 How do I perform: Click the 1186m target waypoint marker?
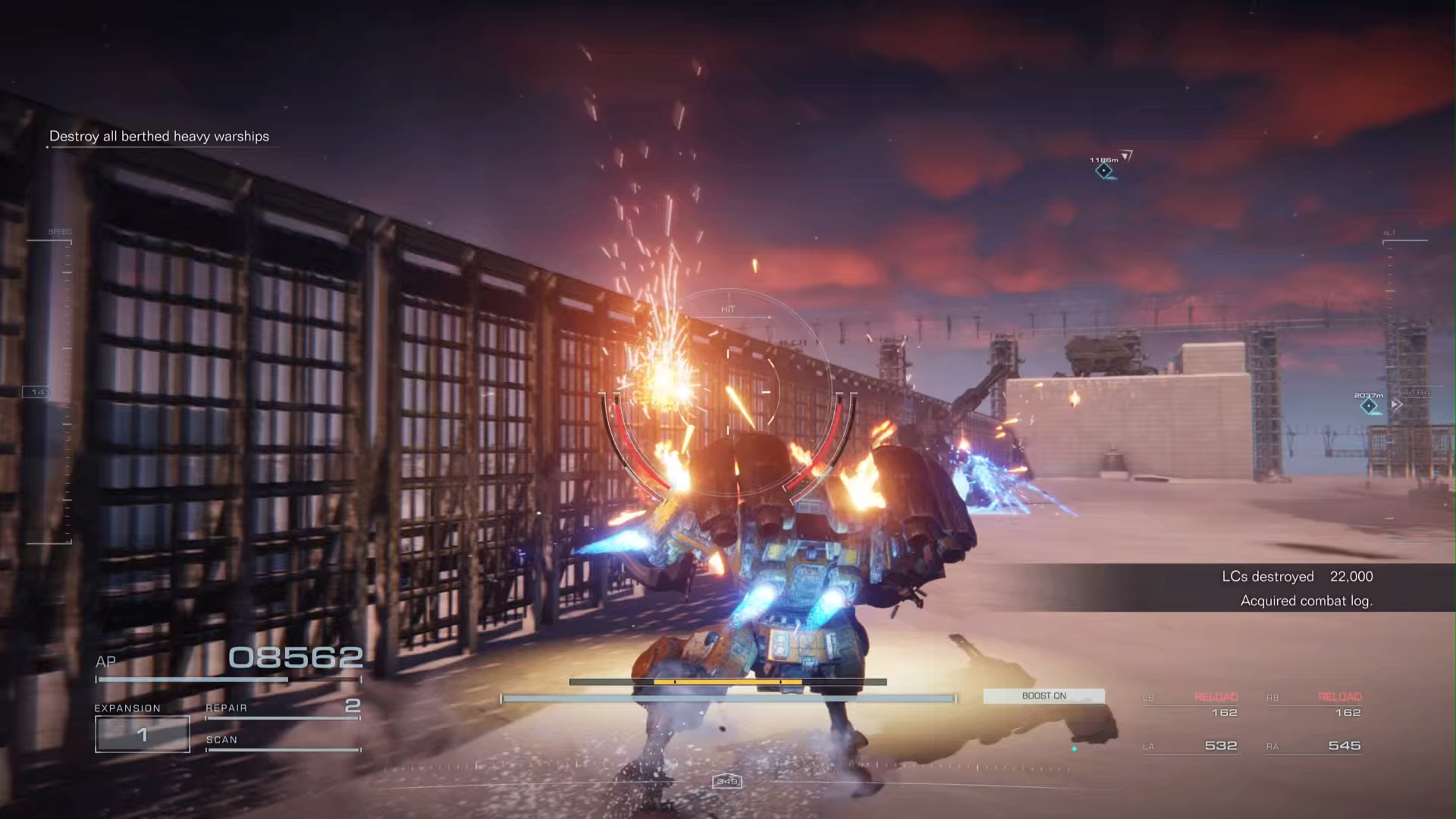[x=1104, y=171]
